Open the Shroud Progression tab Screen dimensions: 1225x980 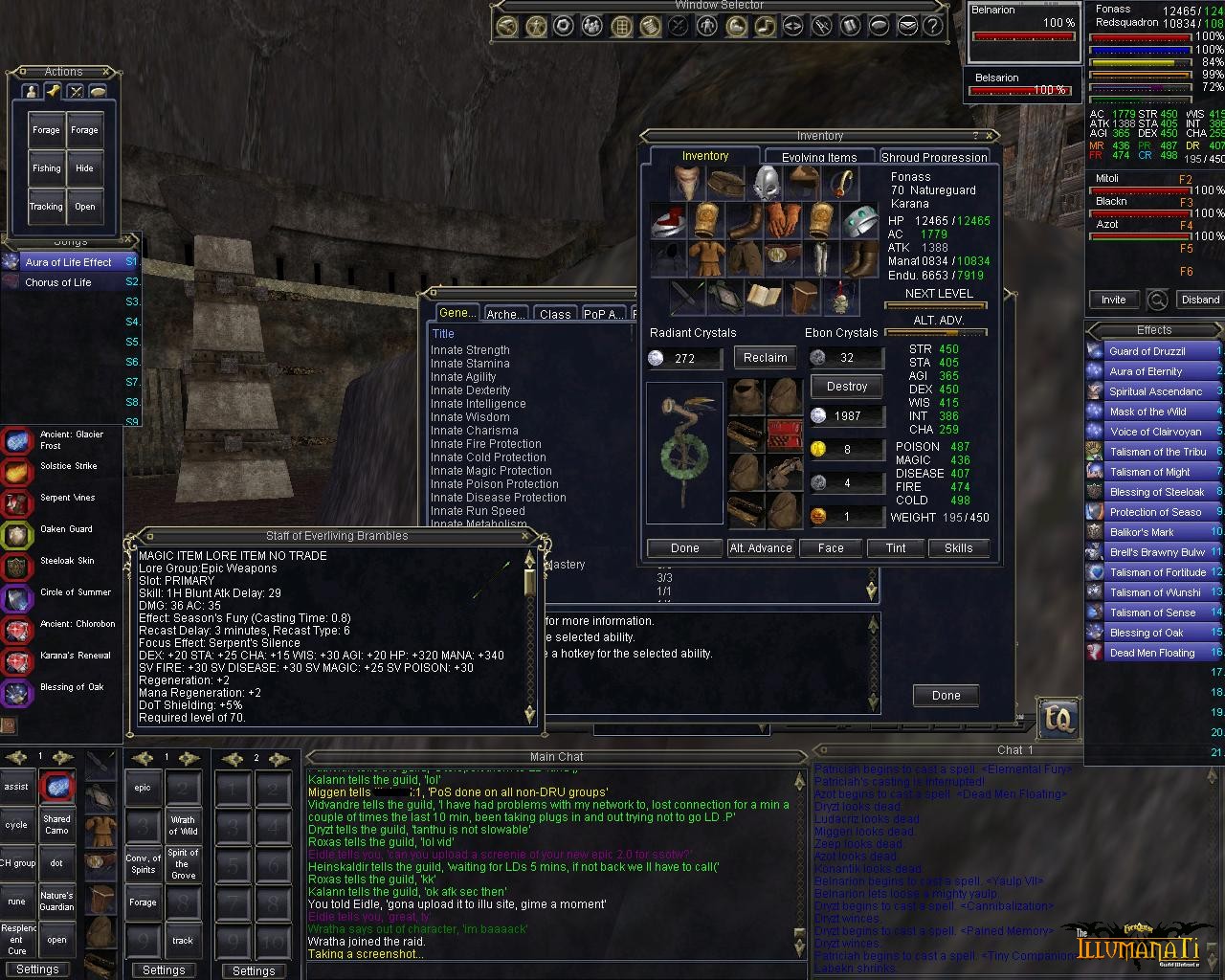point(934,157)
